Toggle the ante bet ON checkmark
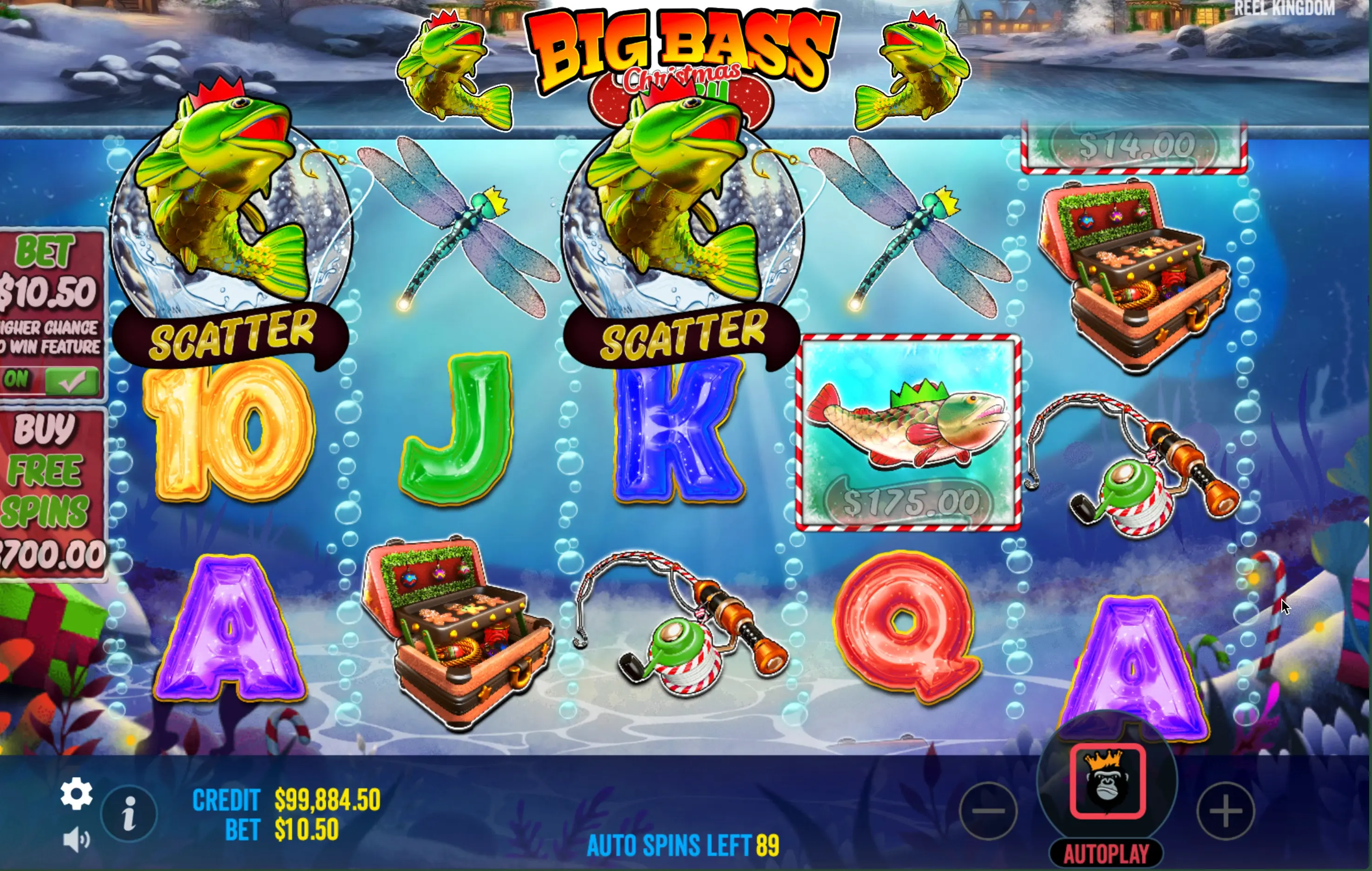The image size is (1372, 871). [71, 380]
